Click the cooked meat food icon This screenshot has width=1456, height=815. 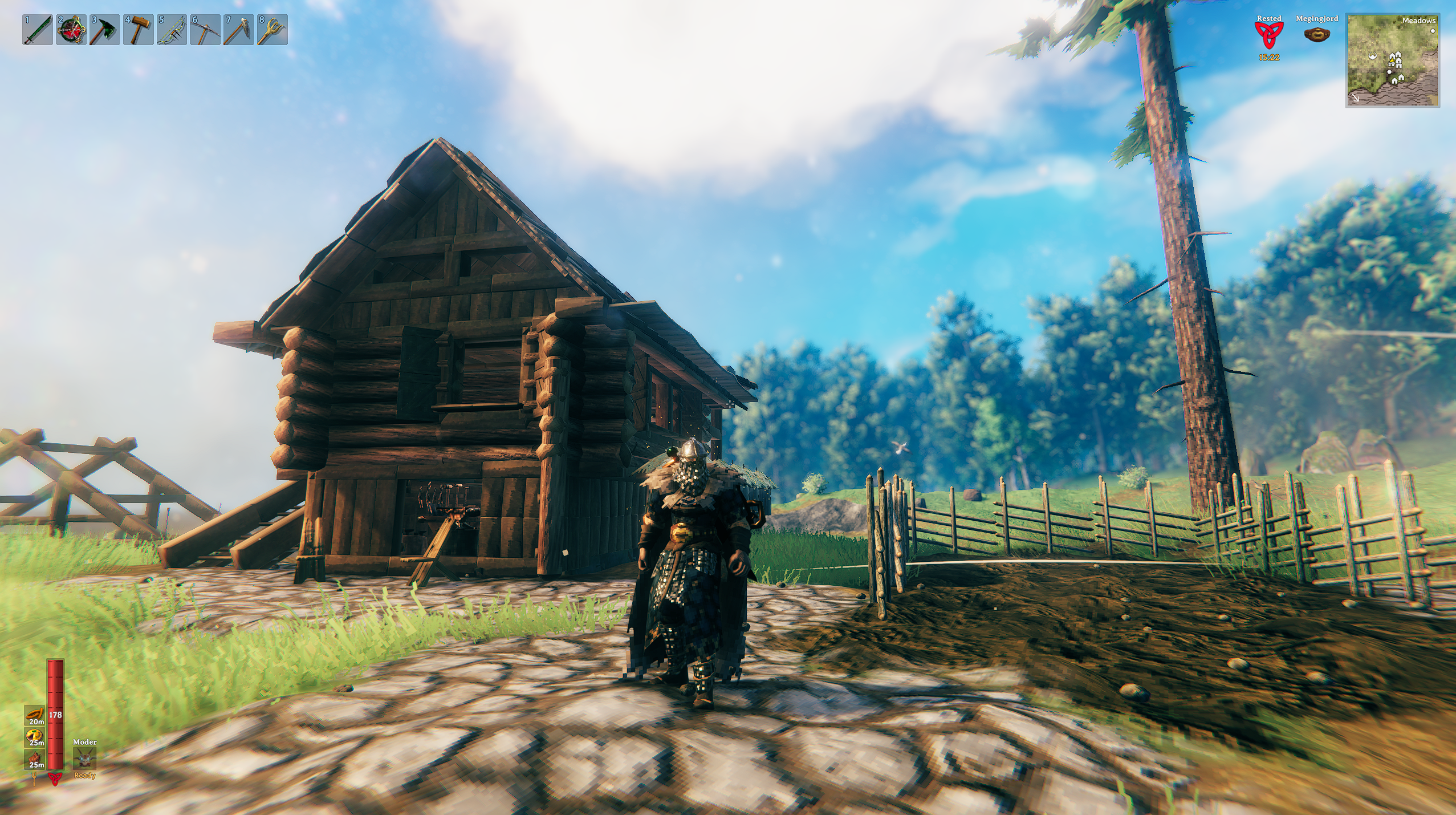[34, 759]
